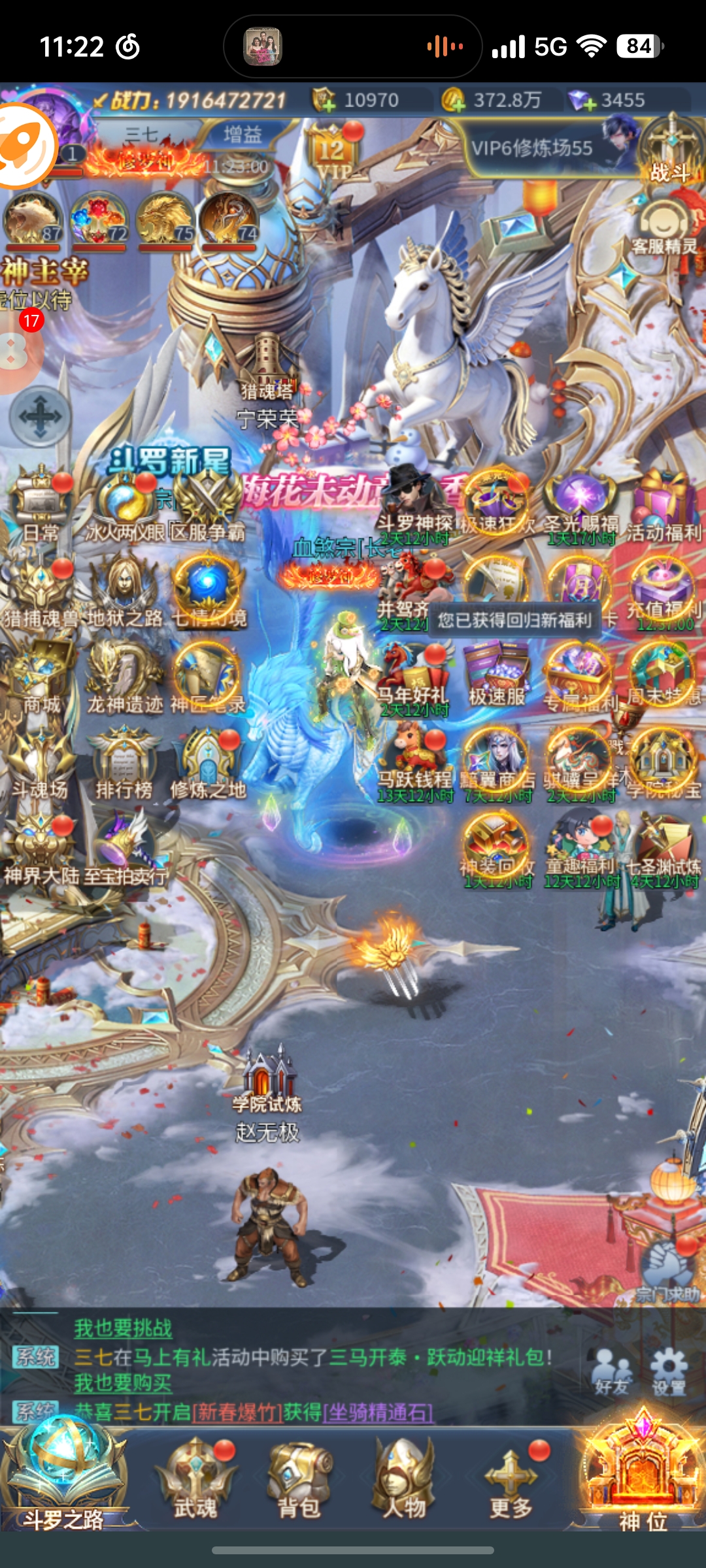Click the 我也要购买 chat link
The image size is (706, 1568).
pos(123,1383)
